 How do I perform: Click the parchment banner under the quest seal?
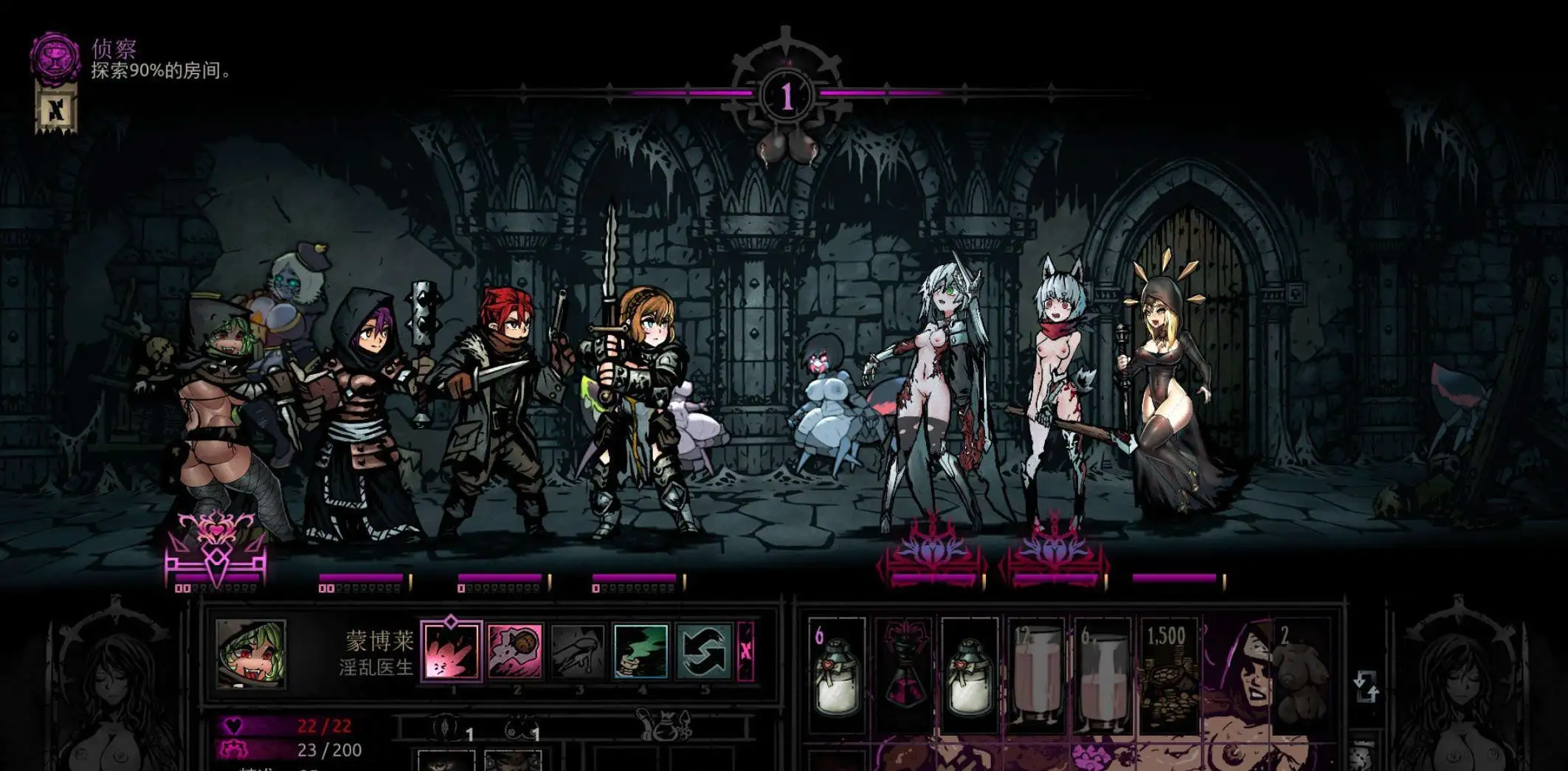(x=56, y=109)
